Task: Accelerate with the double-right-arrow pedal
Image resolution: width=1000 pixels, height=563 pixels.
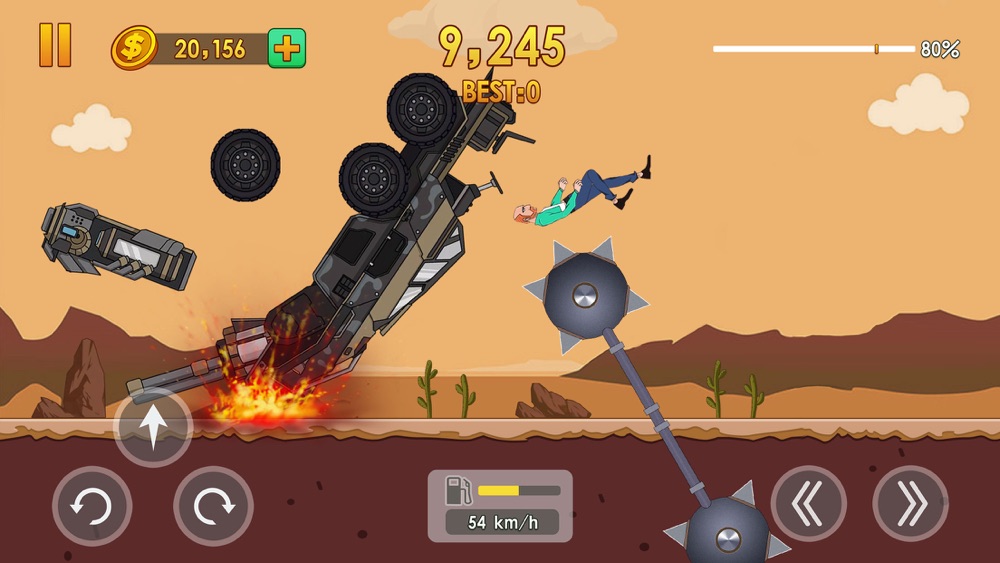Action: coord(910,503)
